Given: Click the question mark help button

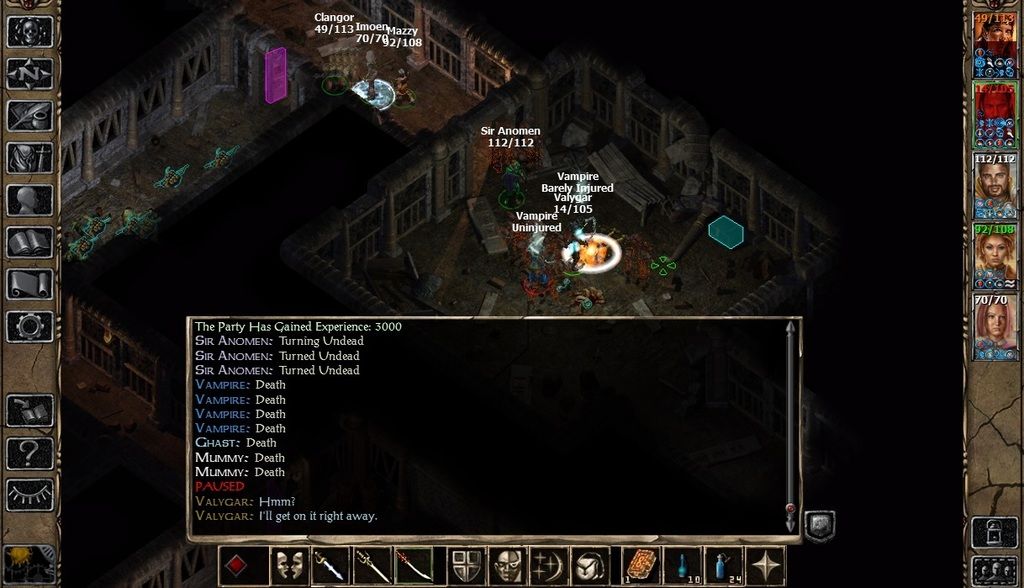Looking at the screenshot, I should pos(30,452).
